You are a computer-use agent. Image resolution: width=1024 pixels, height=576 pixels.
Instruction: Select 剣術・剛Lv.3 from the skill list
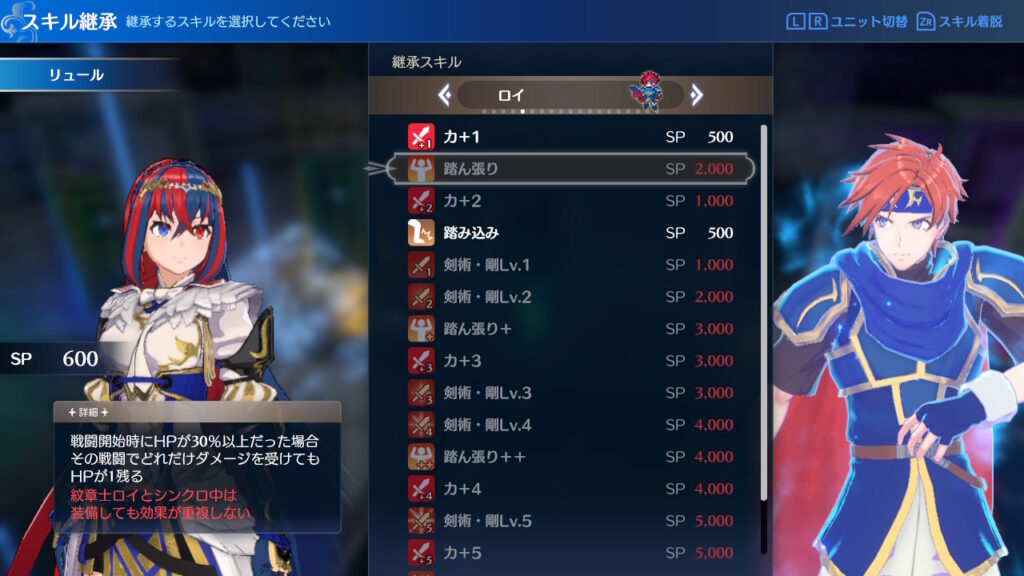click(570, 393)
